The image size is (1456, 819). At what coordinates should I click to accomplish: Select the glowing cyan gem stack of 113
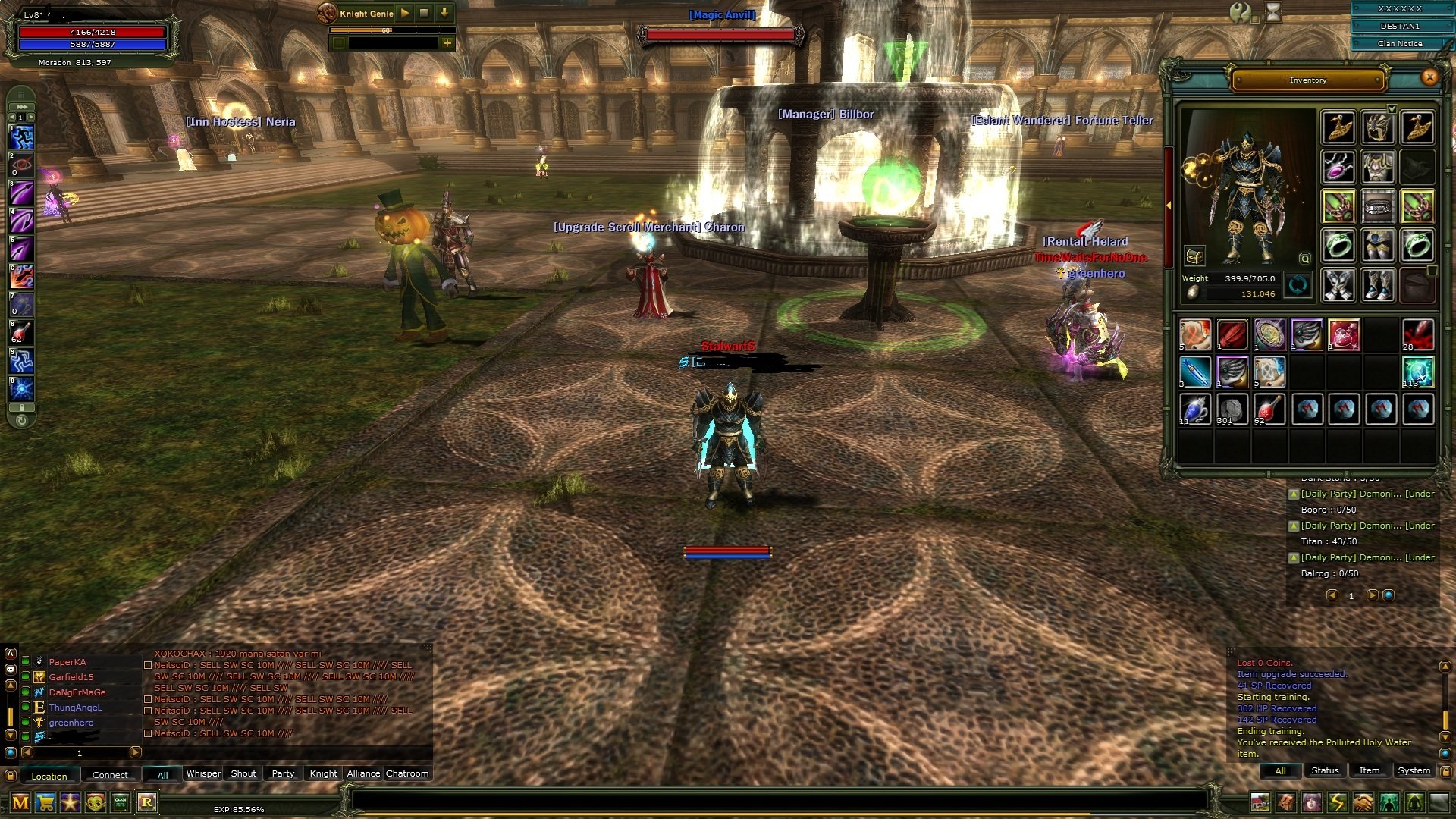(1417, 372)
